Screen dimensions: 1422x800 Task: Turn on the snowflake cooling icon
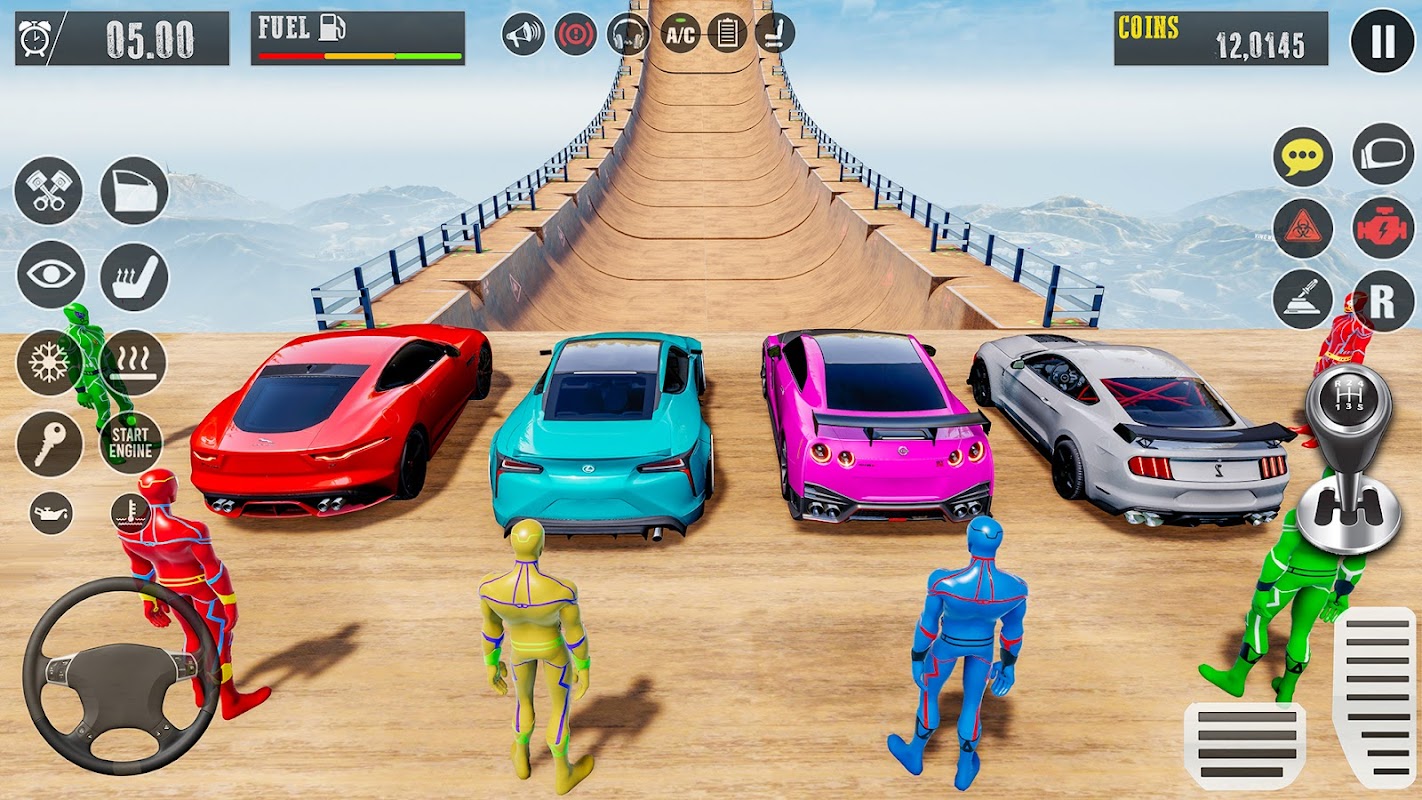click(x=48, y=362)
